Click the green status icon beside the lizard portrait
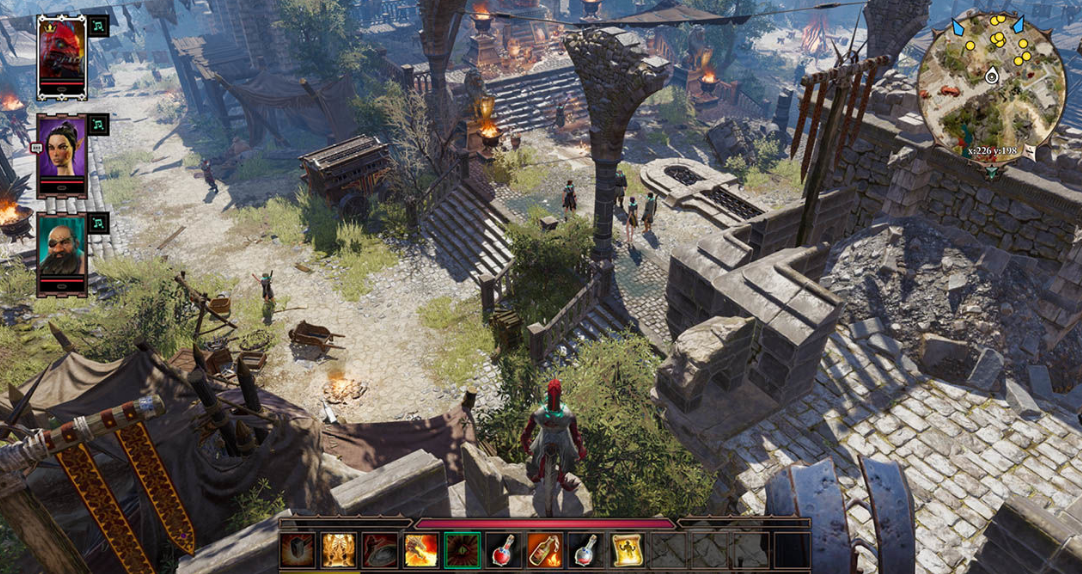This screenshot has width=1082, height=574. point(98,26)
